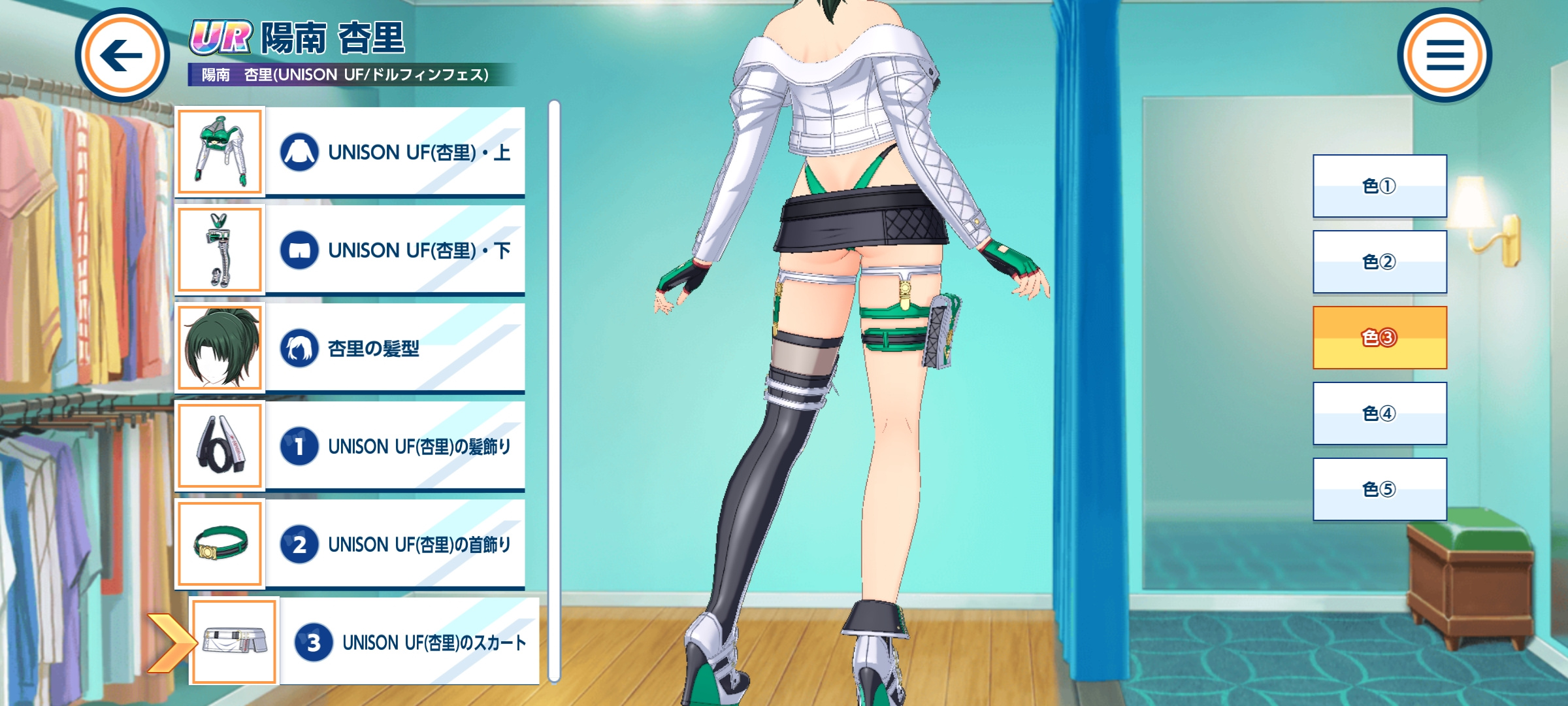Choose the UNISON UF(杏里)・下 bottom outfit
The height and width of the screenshot is (706, 1568).
tap(395, 250)
